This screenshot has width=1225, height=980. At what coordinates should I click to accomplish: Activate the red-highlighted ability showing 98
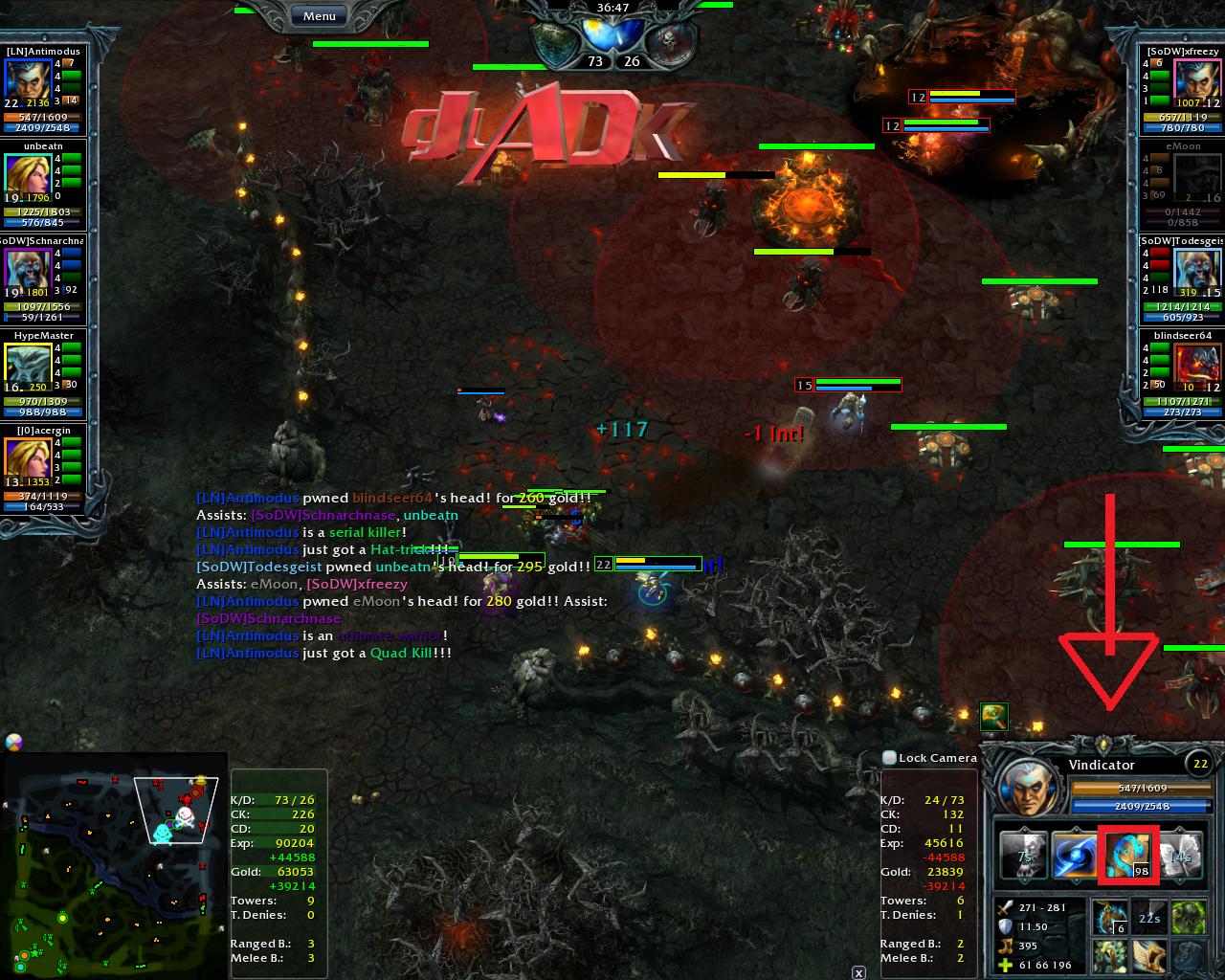pyautogui.click(x=1127, y=855)
